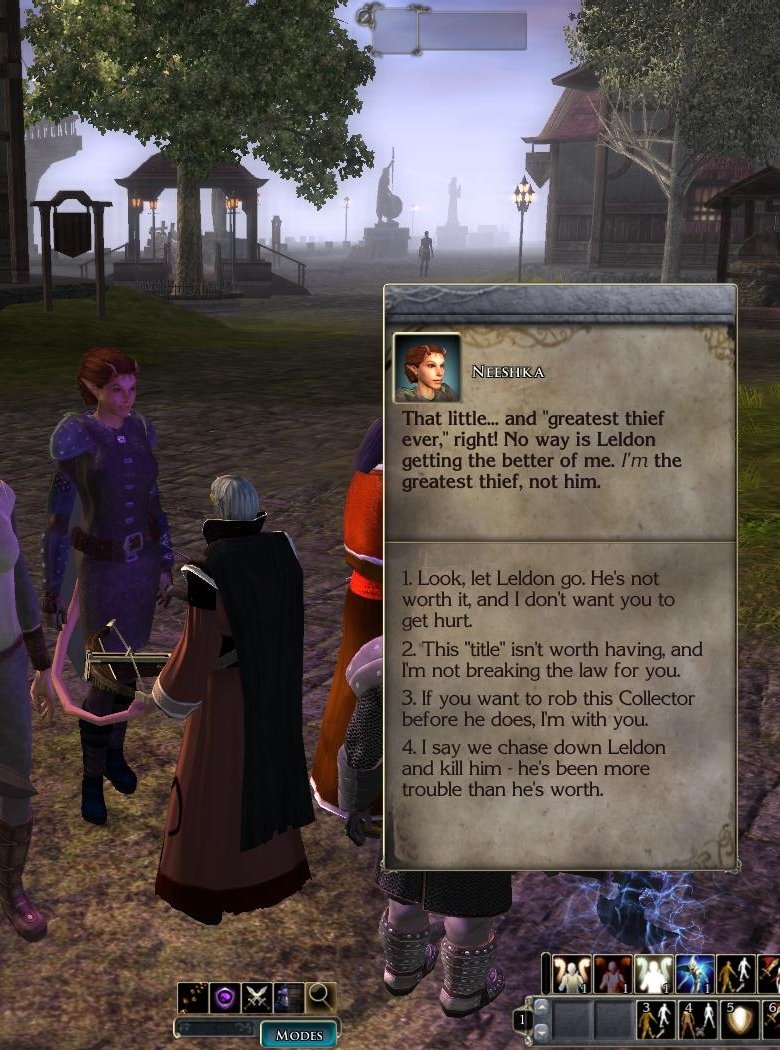This screenshot has width=780, height=1050.
Task: Select reply 2 refusing to break the law
Action: coord(552,659)
